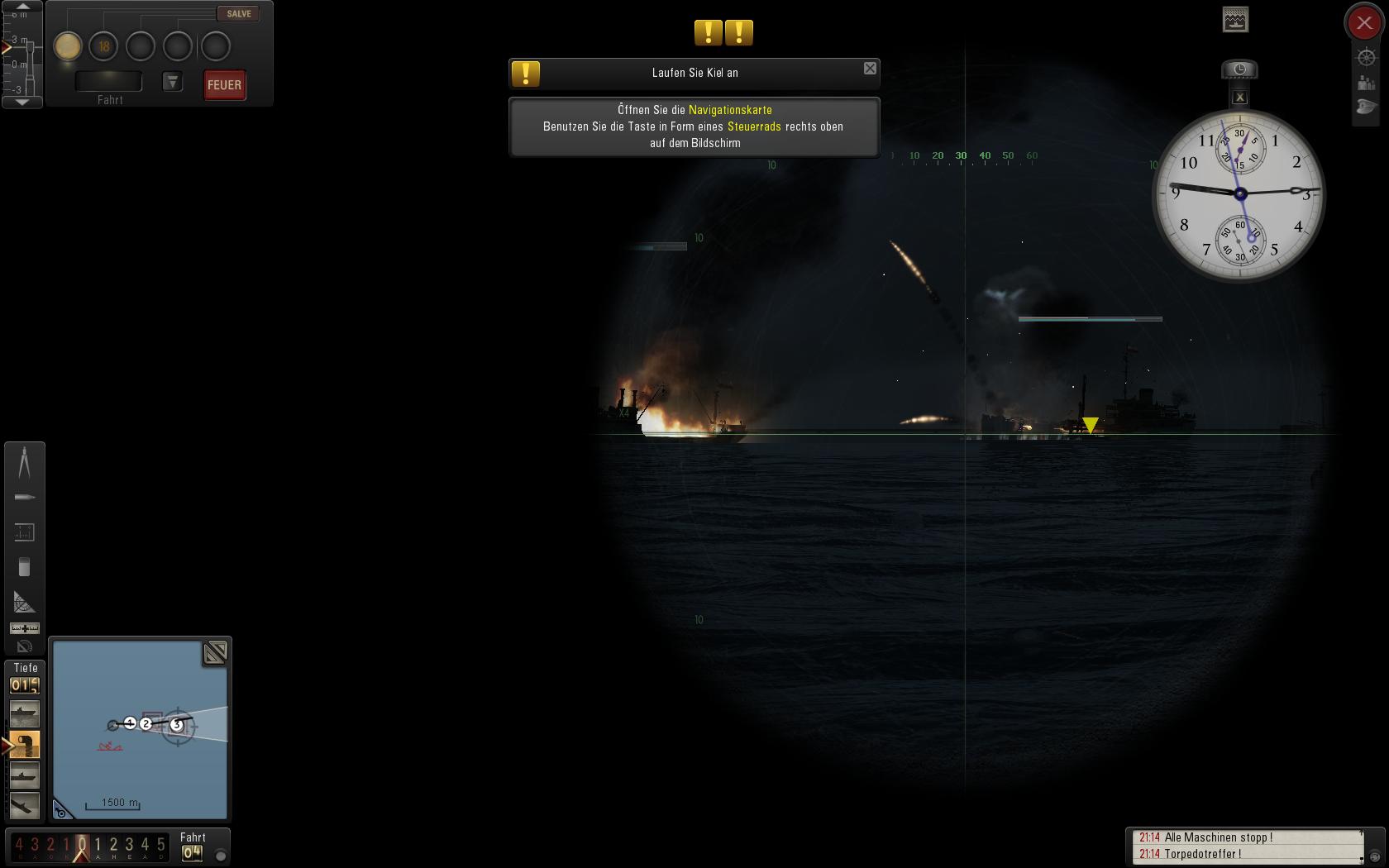1389x868 pixels.
Task: Raise the periscope with the up arrow
Action: point(22,7)
